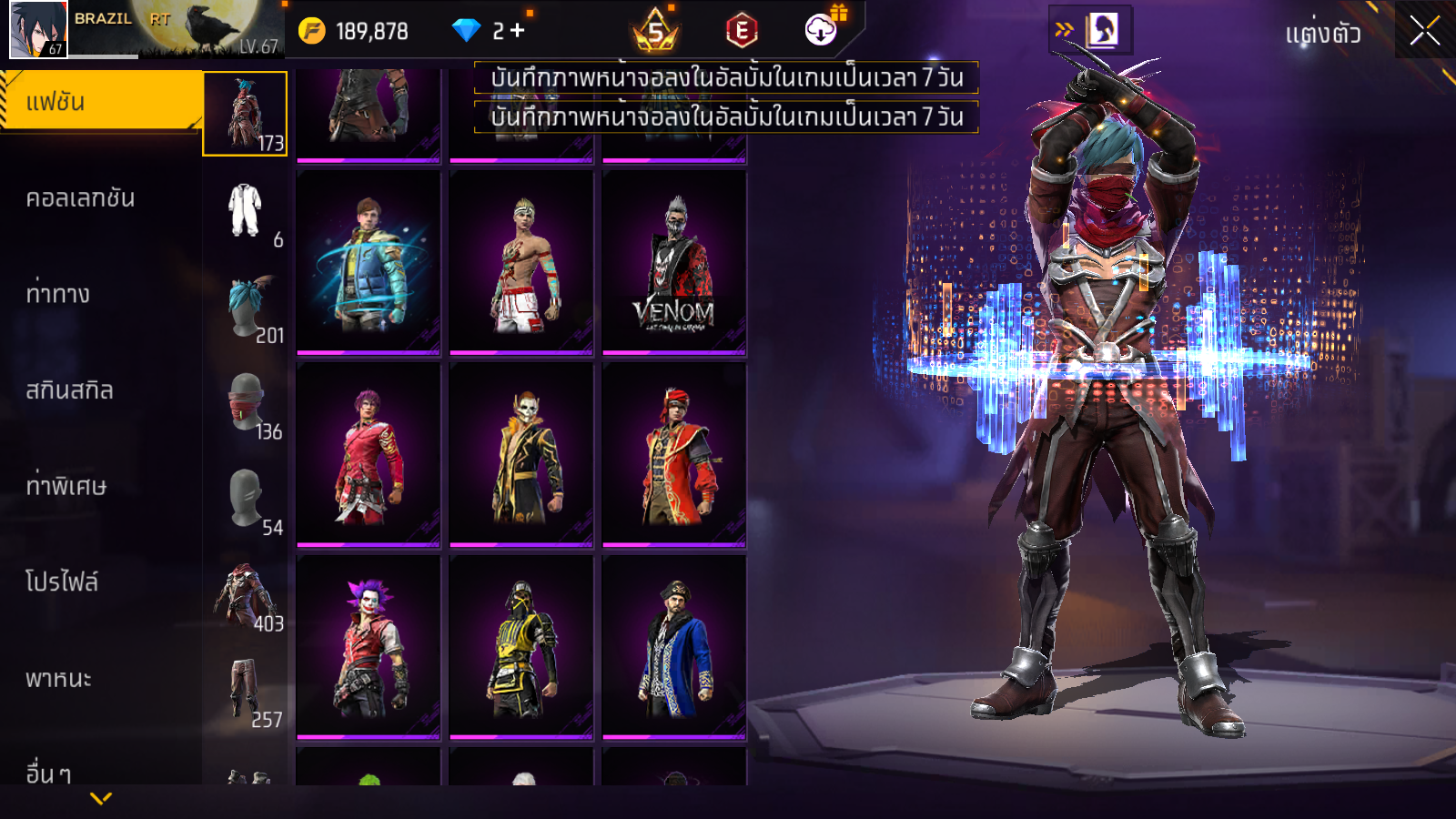Viewport: 1456px width, 819px height.
Task: Select the purple-haired joker outfit
Action: tap(369, 646)
